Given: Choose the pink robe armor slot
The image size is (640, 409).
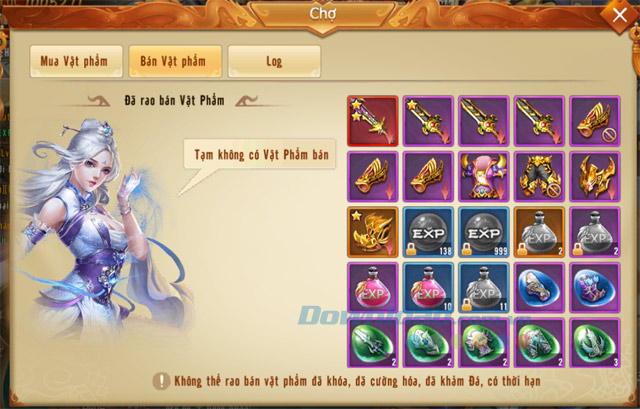Looking at the screenshot, I should click(485, 177).
